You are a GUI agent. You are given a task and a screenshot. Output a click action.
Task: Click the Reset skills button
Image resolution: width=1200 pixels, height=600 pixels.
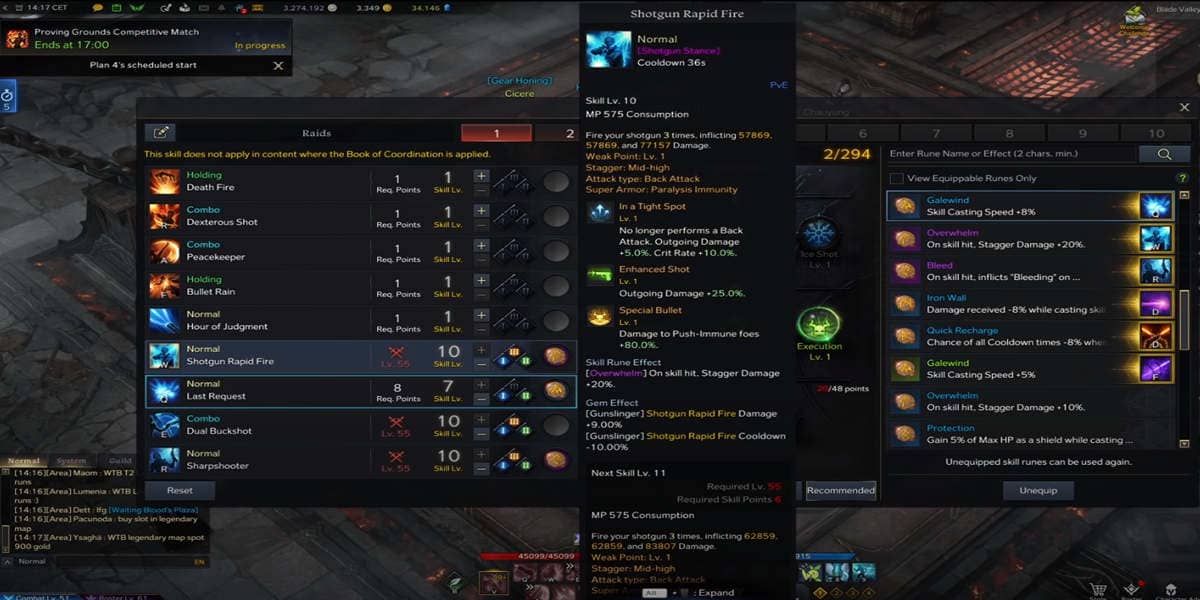[180, 490]
